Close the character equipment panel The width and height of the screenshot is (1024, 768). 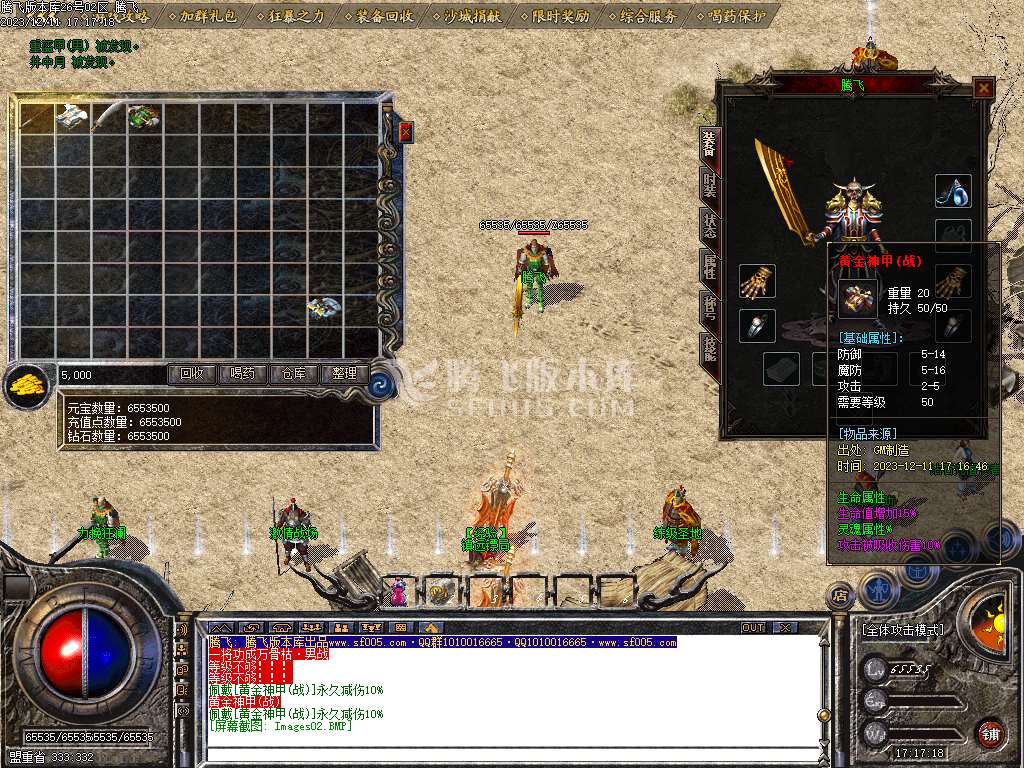[x=984, y=88]
